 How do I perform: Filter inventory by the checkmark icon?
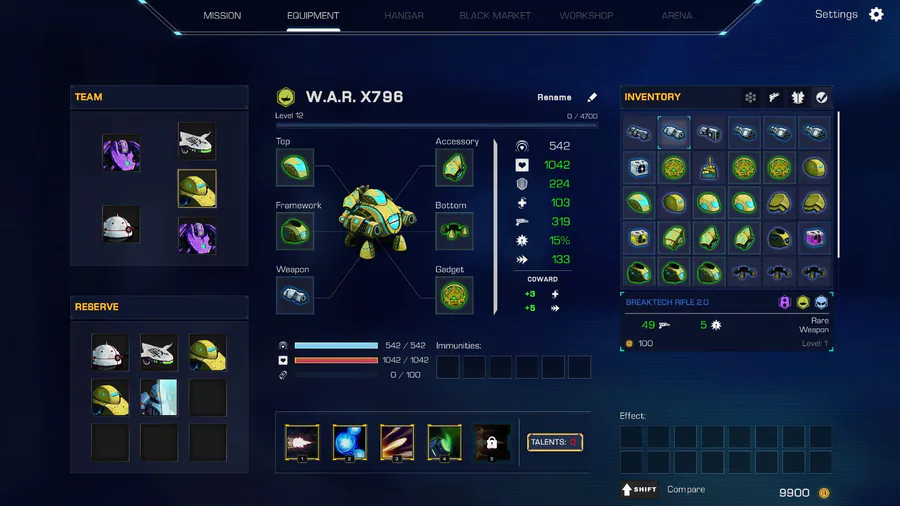pyautogui.click(x=821, y=97)
